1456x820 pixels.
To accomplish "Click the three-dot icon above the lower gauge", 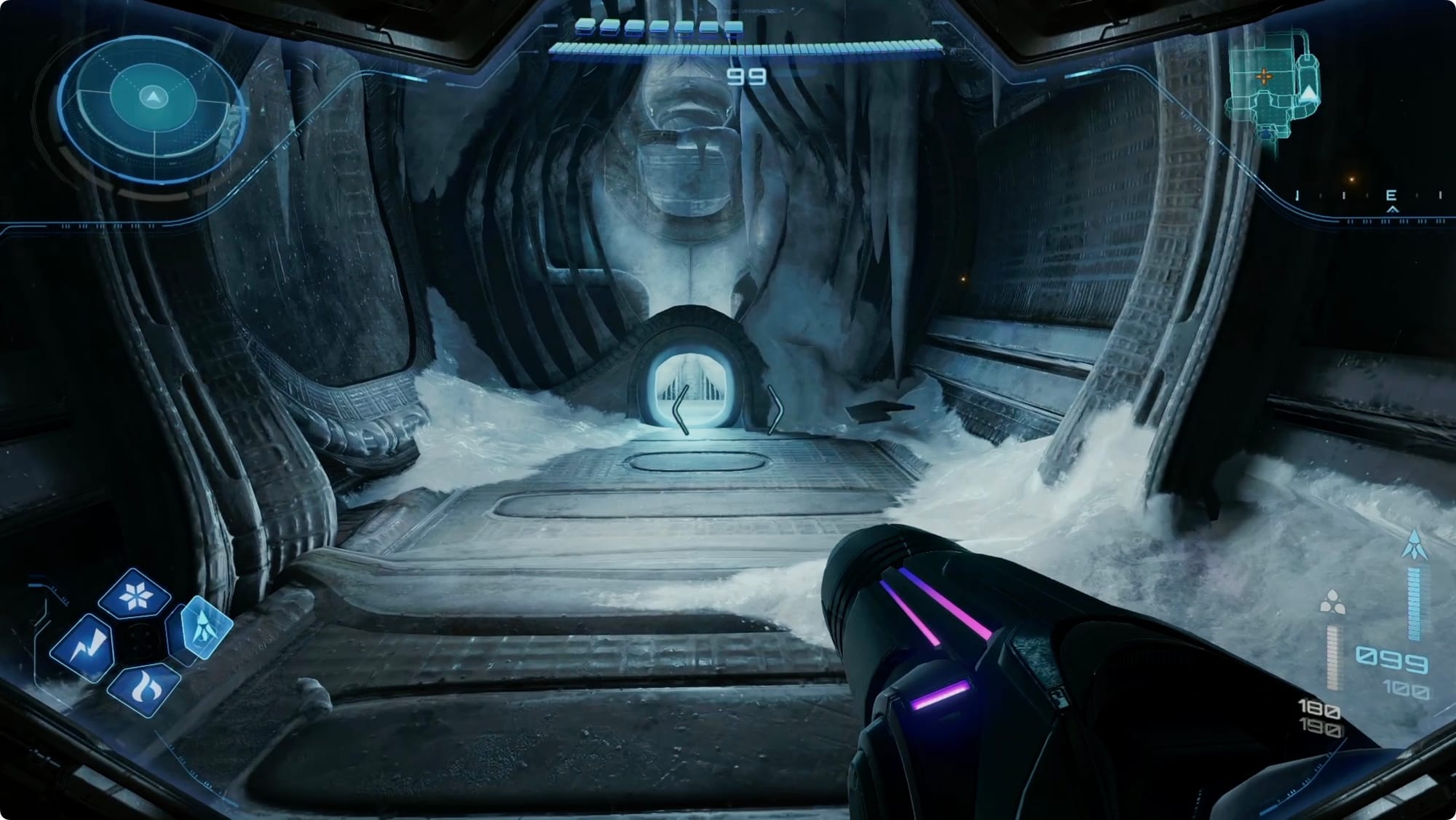I will pos(1332,602).
